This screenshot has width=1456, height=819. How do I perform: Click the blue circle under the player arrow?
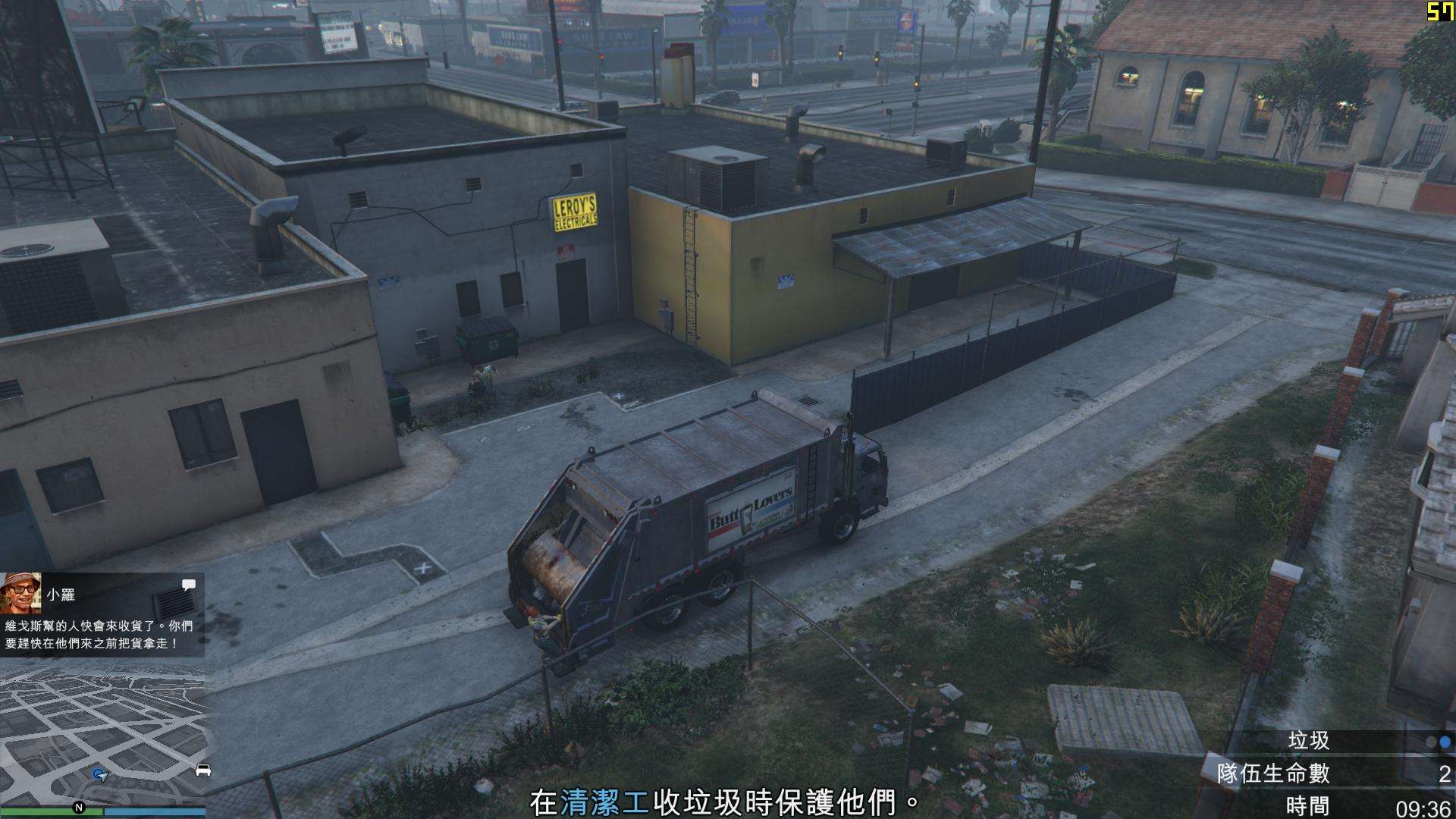tap(96, 773)
